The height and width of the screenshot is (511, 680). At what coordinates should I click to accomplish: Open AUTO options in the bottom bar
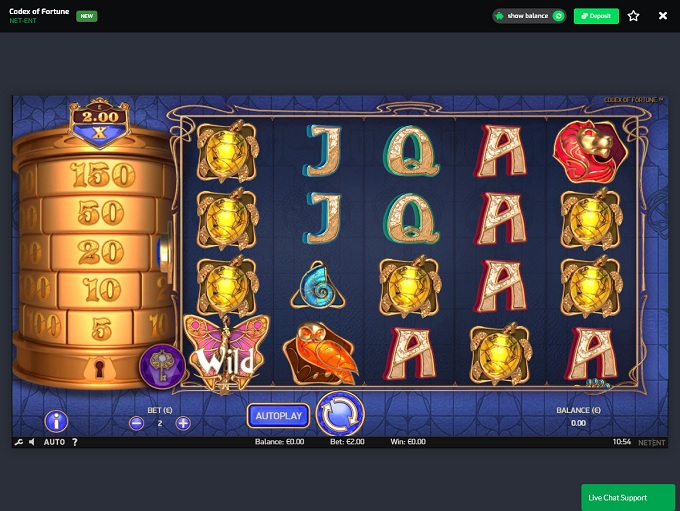coord(54,442)
